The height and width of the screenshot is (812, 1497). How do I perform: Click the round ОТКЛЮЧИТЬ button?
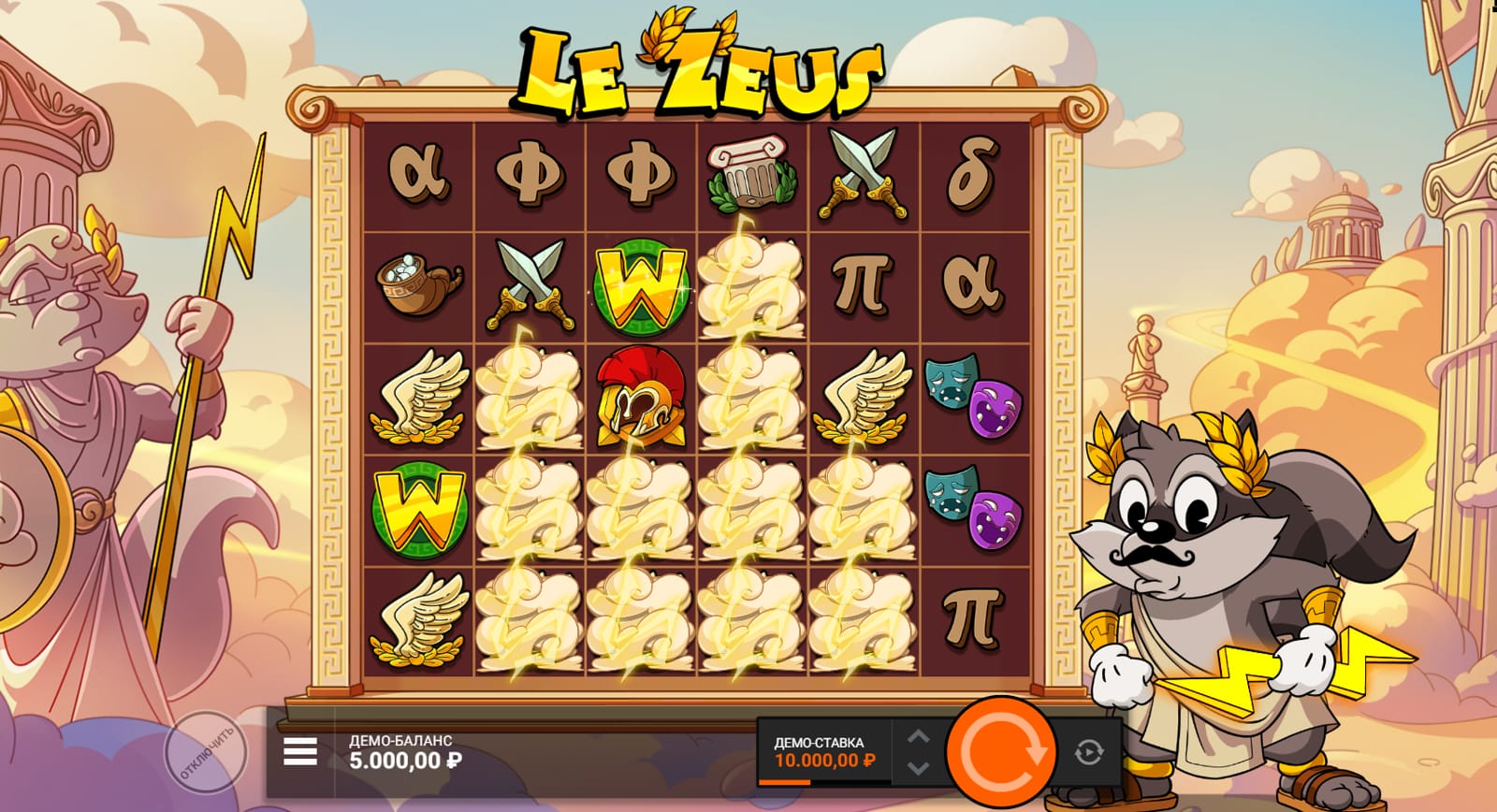pos(205,752)
